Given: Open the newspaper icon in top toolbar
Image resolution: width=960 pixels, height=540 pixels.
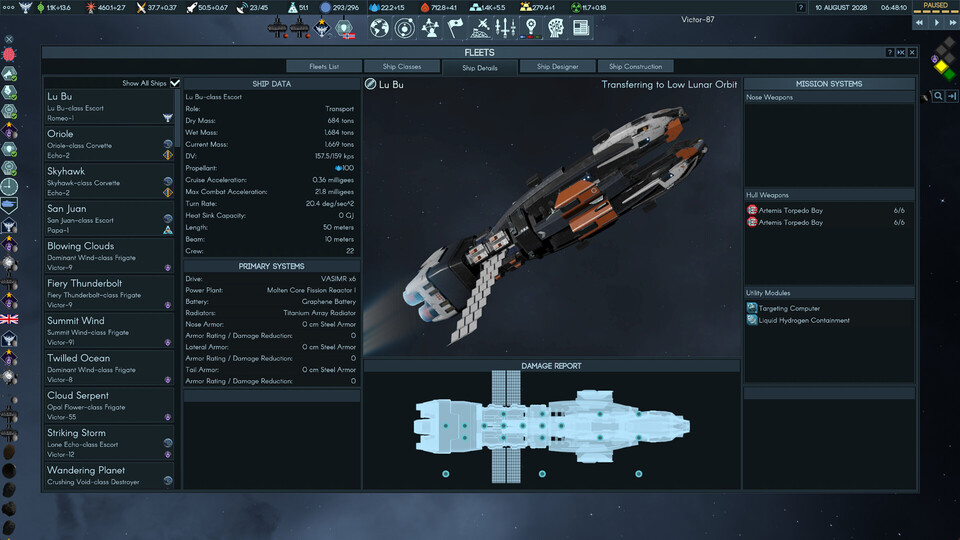Looking at the screenshot, I should [581, 28].
